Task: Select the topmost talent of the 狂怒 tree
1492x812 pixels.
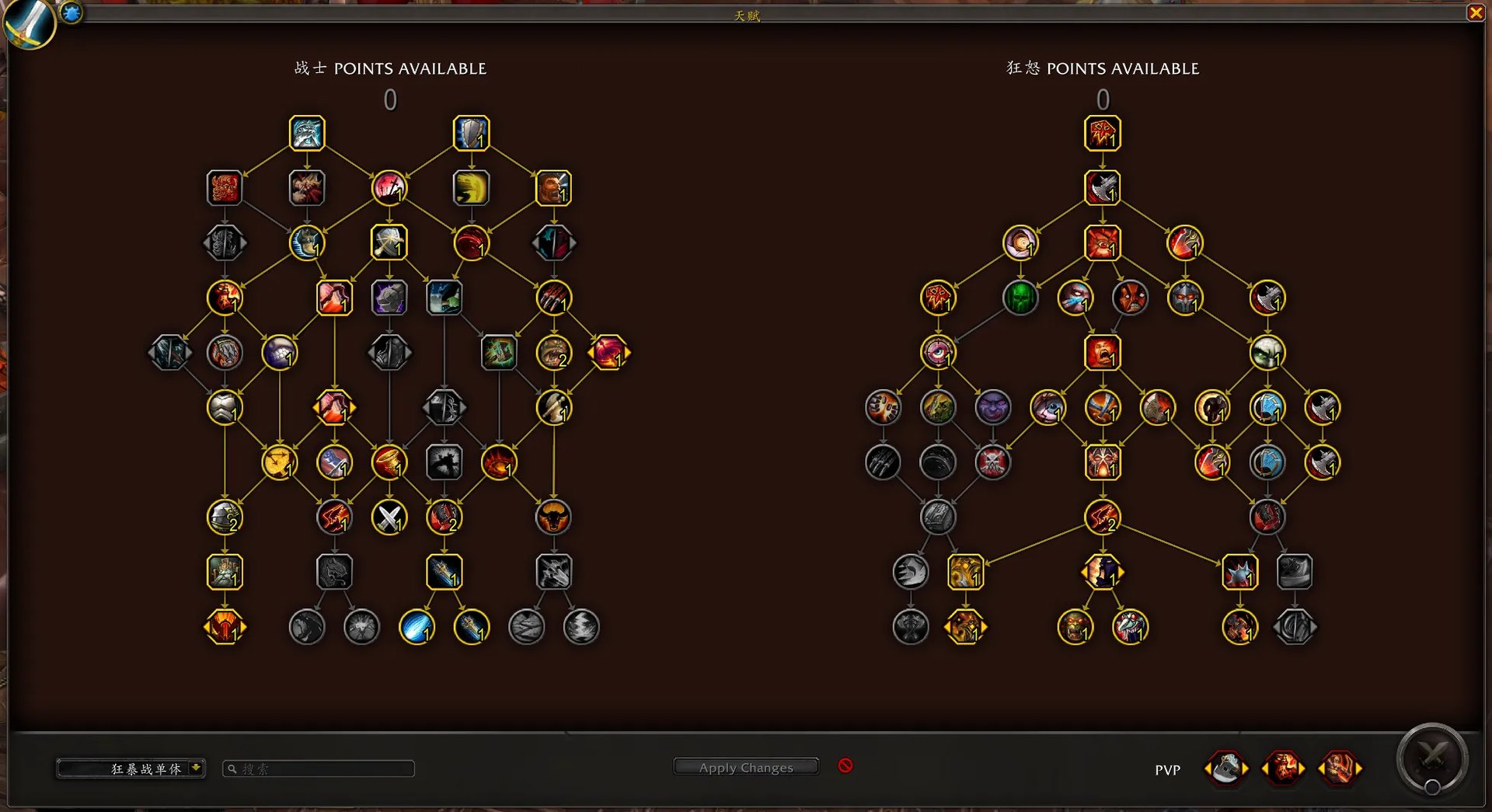Action: (1102, 133)
